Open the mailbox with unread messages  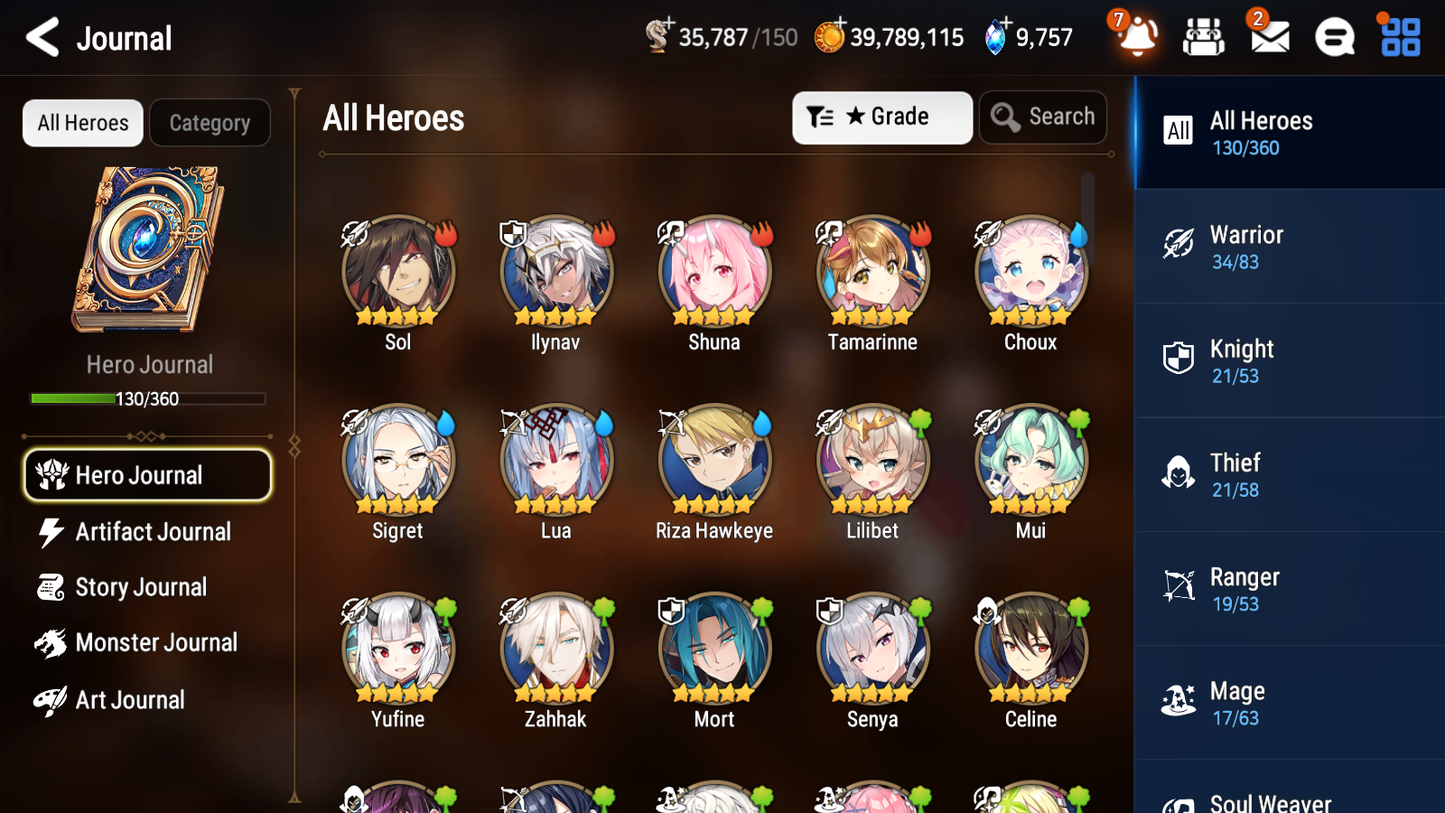click(x=1268, y=38)
